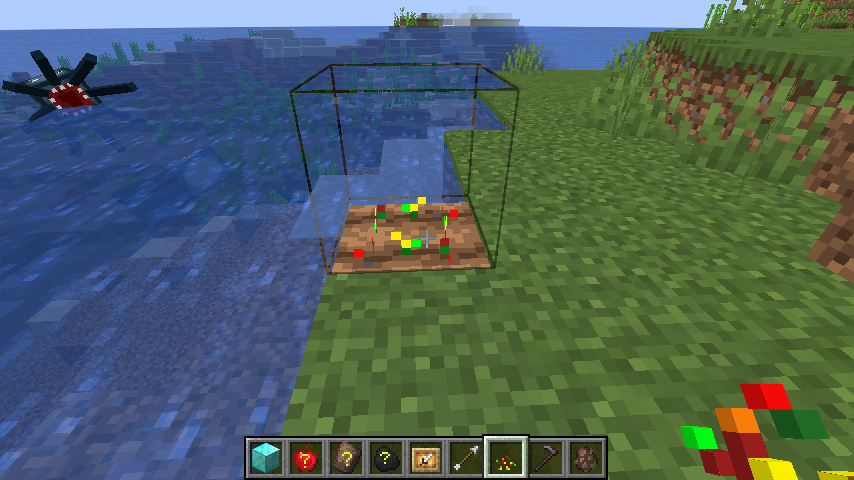Image resolution: width=854 pixels, height=480 pixels.
Task: Select the colorful confetti item slot
Action: (x=505, y=458)
